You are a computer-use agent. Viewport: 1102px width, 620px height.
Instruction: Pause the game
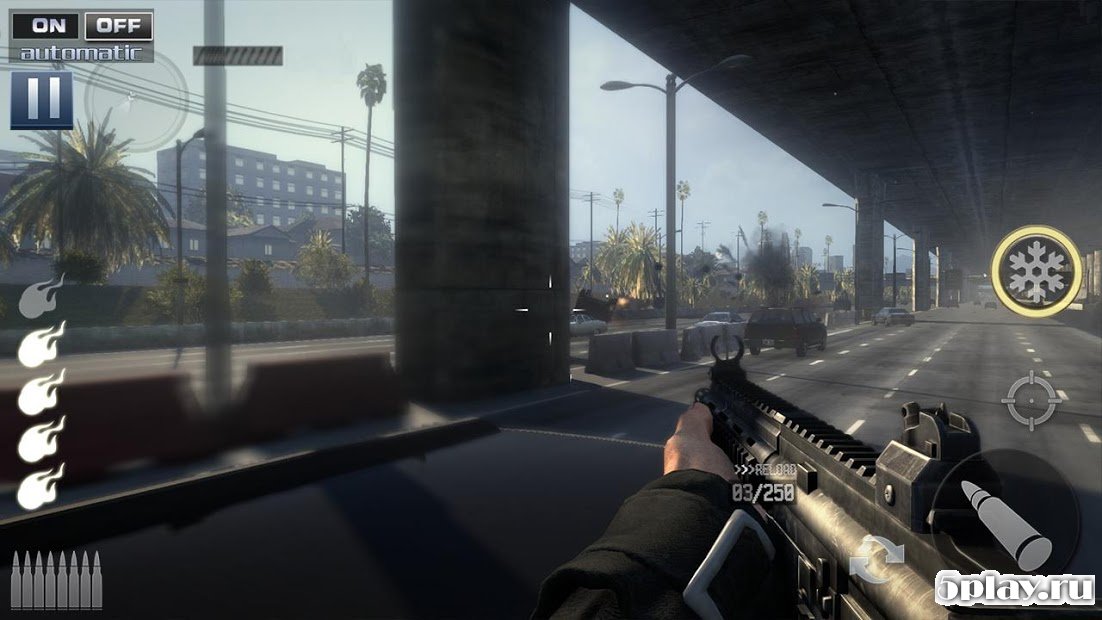42,99
